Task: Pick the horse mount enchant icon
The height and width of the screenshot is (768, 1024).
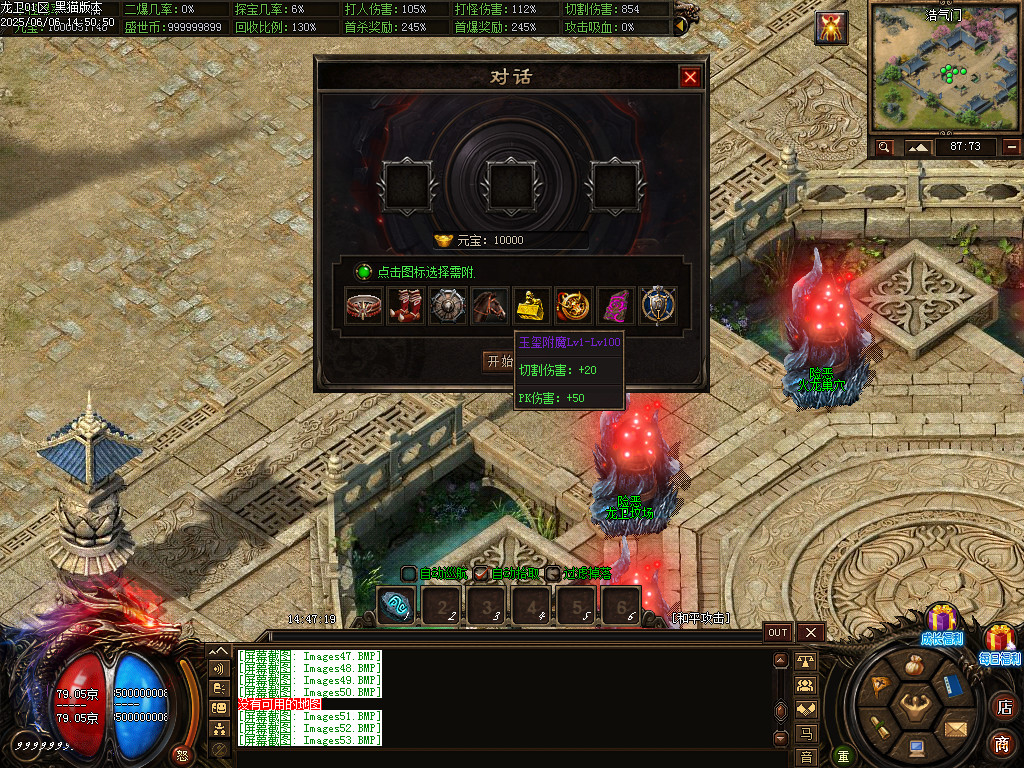Action: coord(490,305)
